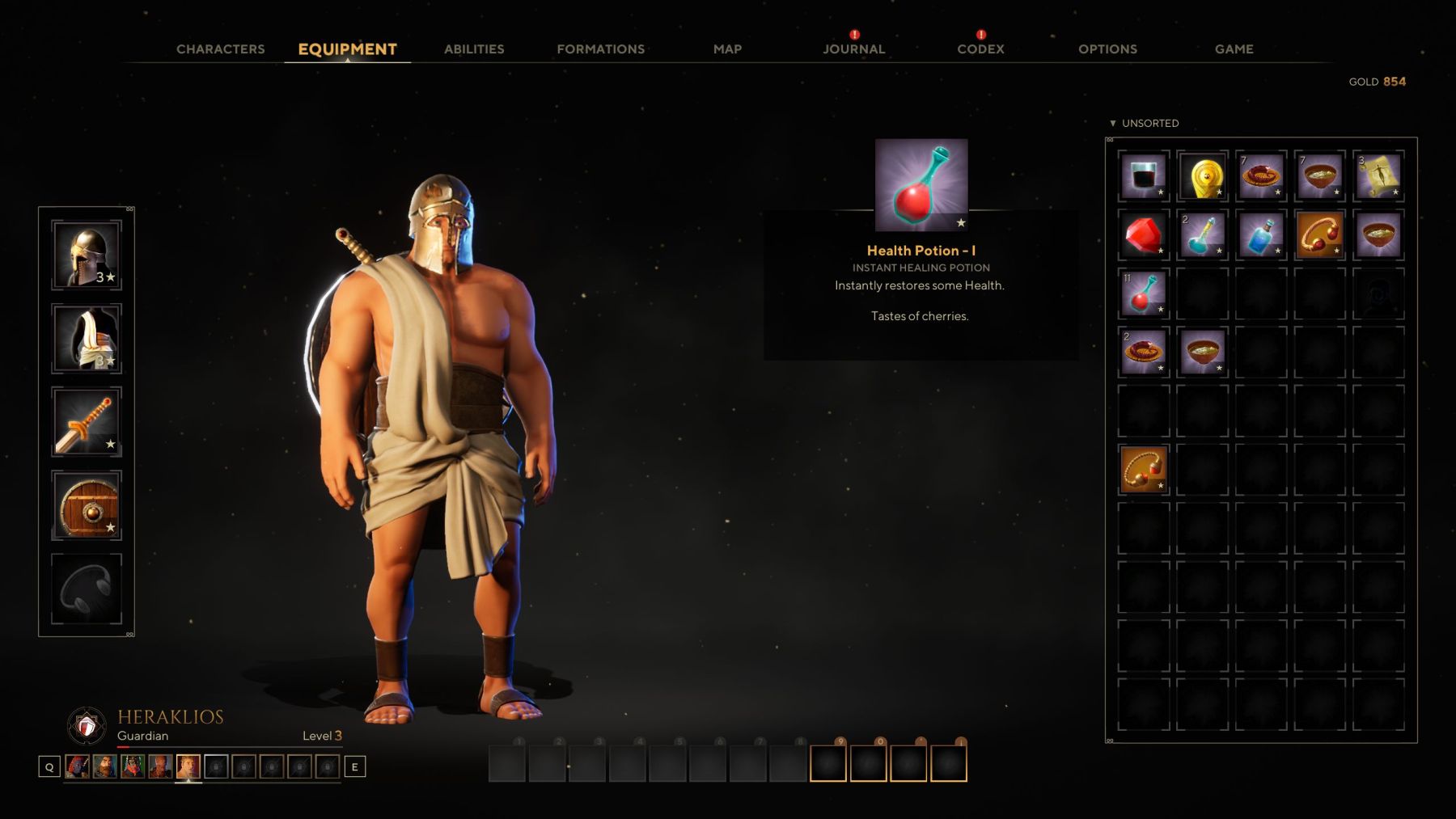Select Heraklios' highlighted party portrait
Viewport: 1456px width, 819px height.
(x=186, y=766)
